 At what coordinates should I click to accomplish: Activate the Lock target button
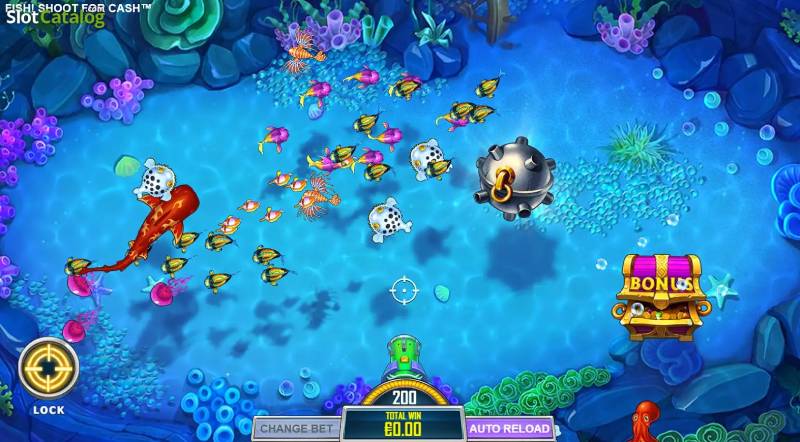pyautogui.click(x=48, y=368)
